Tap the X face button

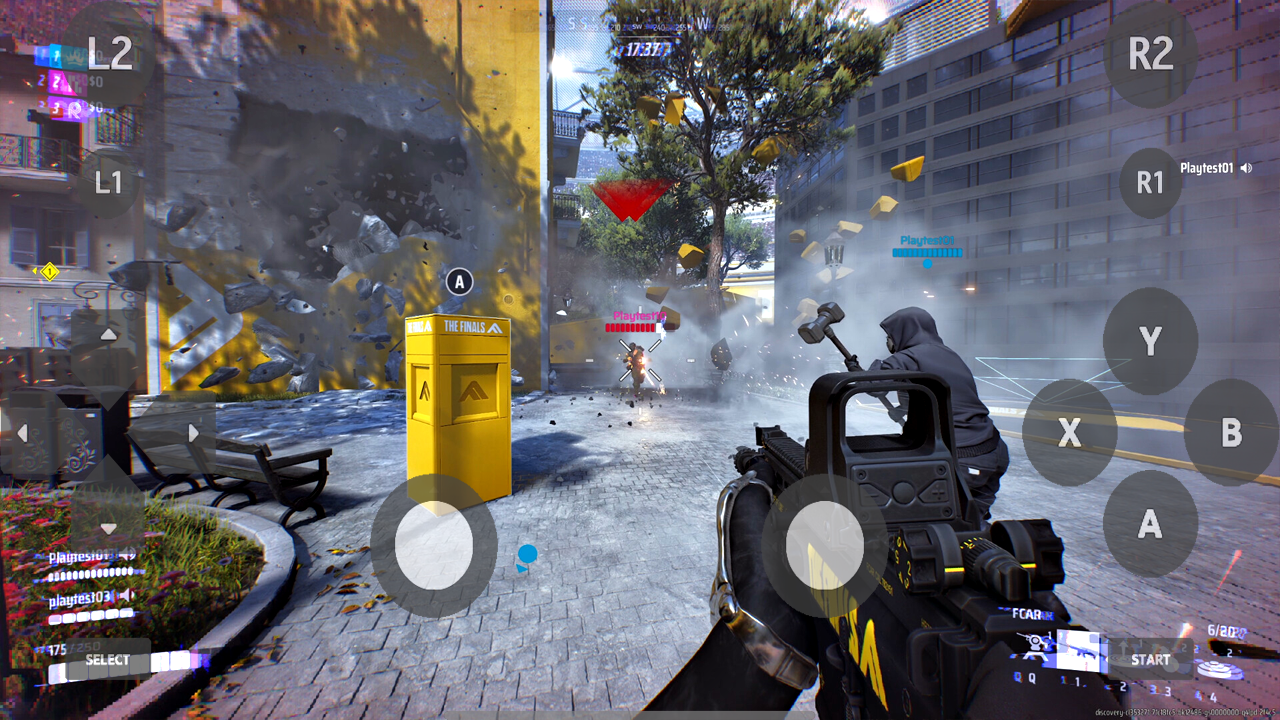click(x=1069, y=432)
